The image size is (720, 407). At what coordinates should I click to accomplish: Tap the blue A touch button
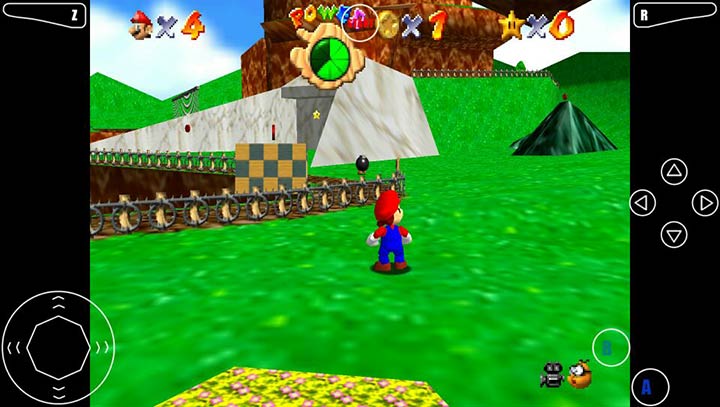[650, 386]
